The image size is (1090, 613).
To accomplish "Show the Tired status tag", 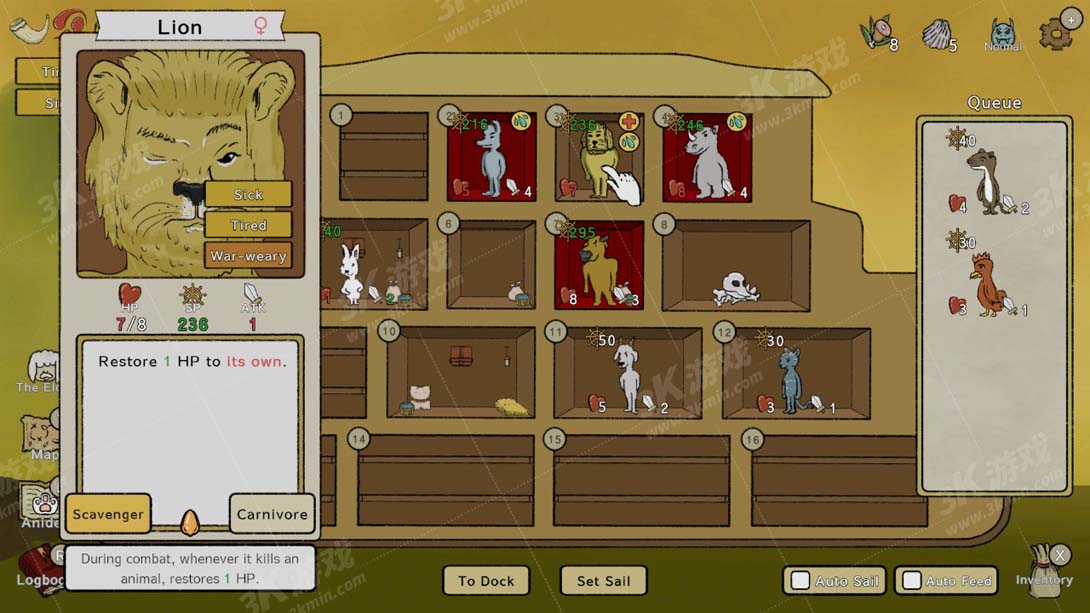I will point(248,225).
